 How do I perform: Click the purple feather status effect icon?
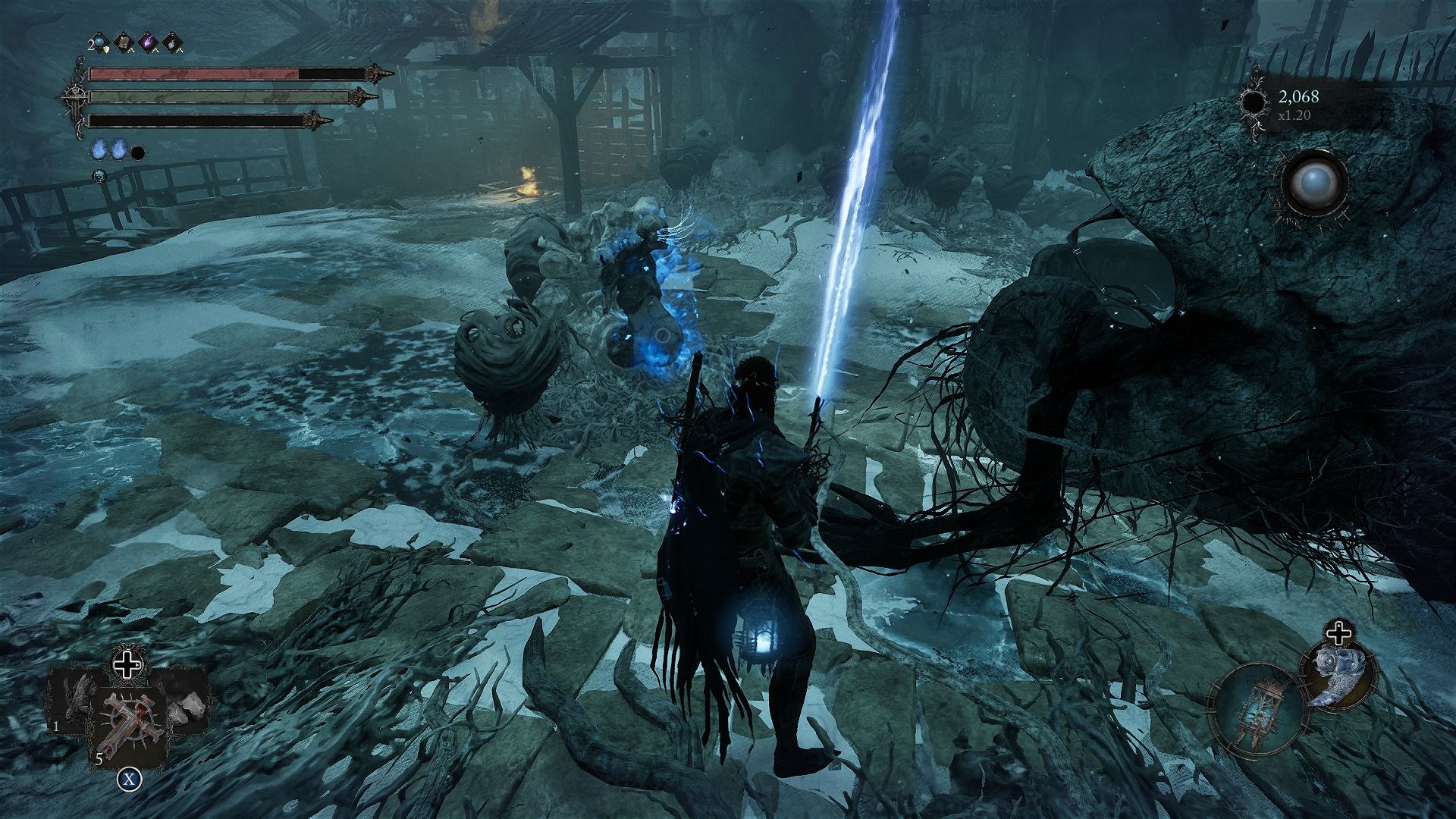click(147, 41)
